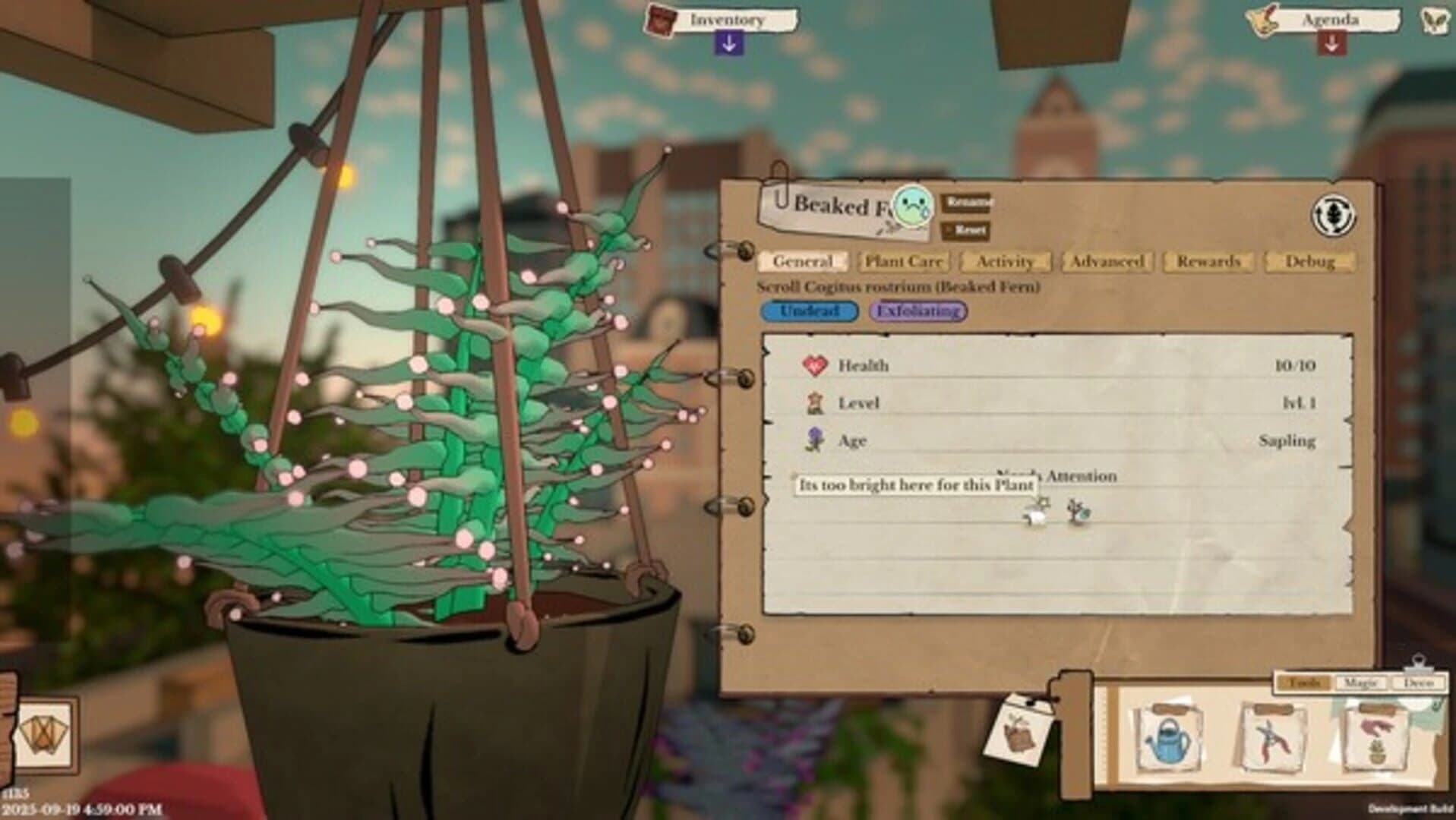Open the Magic toolbar tab
The width and height of the screenshot is (1456, 820).
pos(1360,682)
